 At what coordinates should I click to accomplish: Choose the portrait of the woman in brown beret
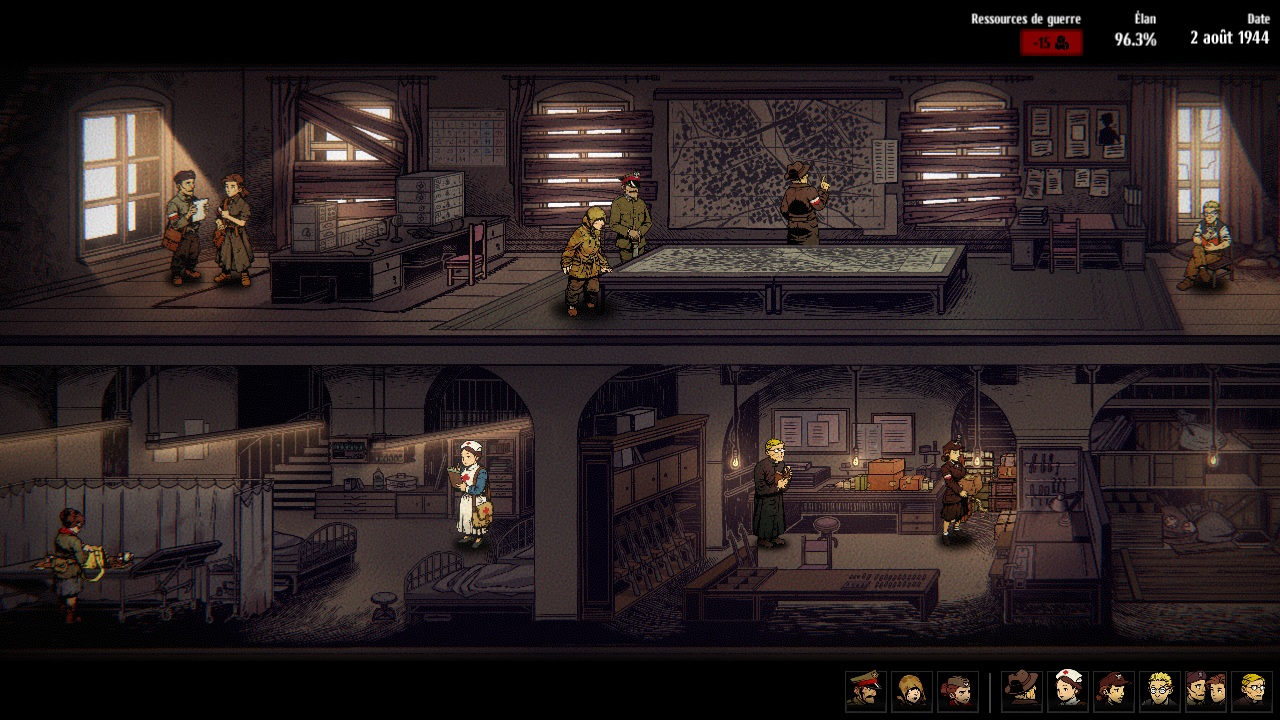[1114, 691]
